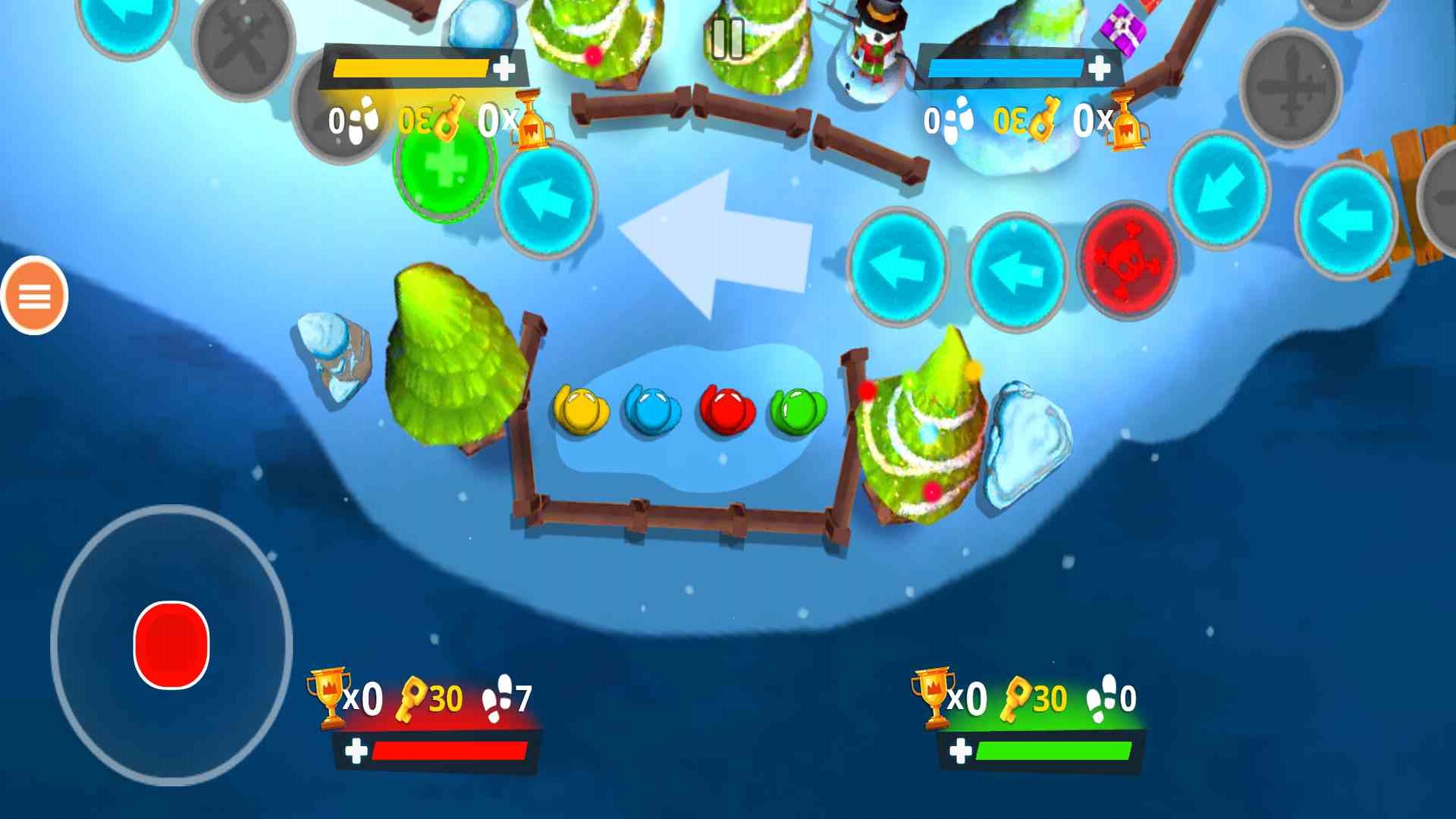The height and width of the screenshot is (819, 1456).
Task: Open the orange hamburger menu
Action: tap(34, 295)
